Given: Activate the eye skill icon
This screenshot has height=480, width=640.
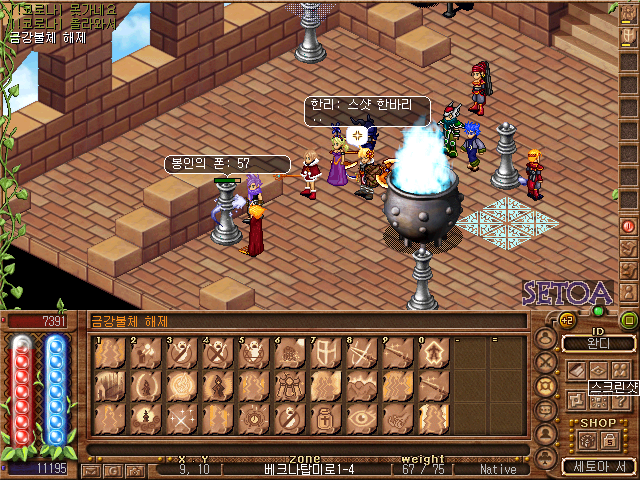Looking at the screenshot, I should 361,417.
